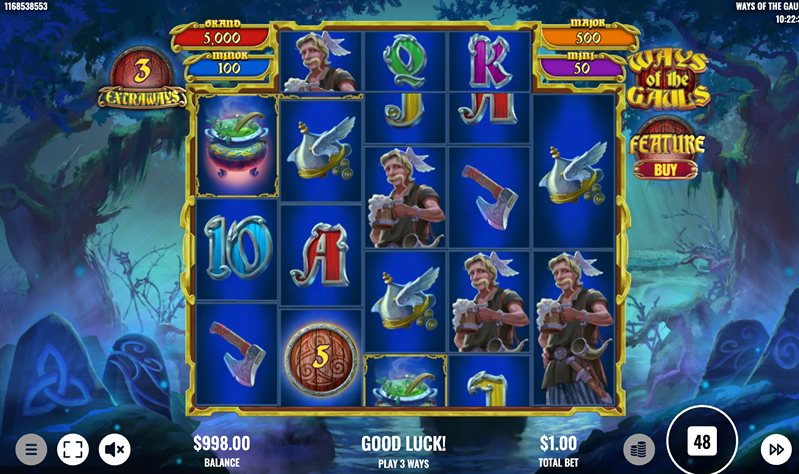Open the hamburger menu
Viewport: 799px width, 474px height.
[x=31, y=449]
